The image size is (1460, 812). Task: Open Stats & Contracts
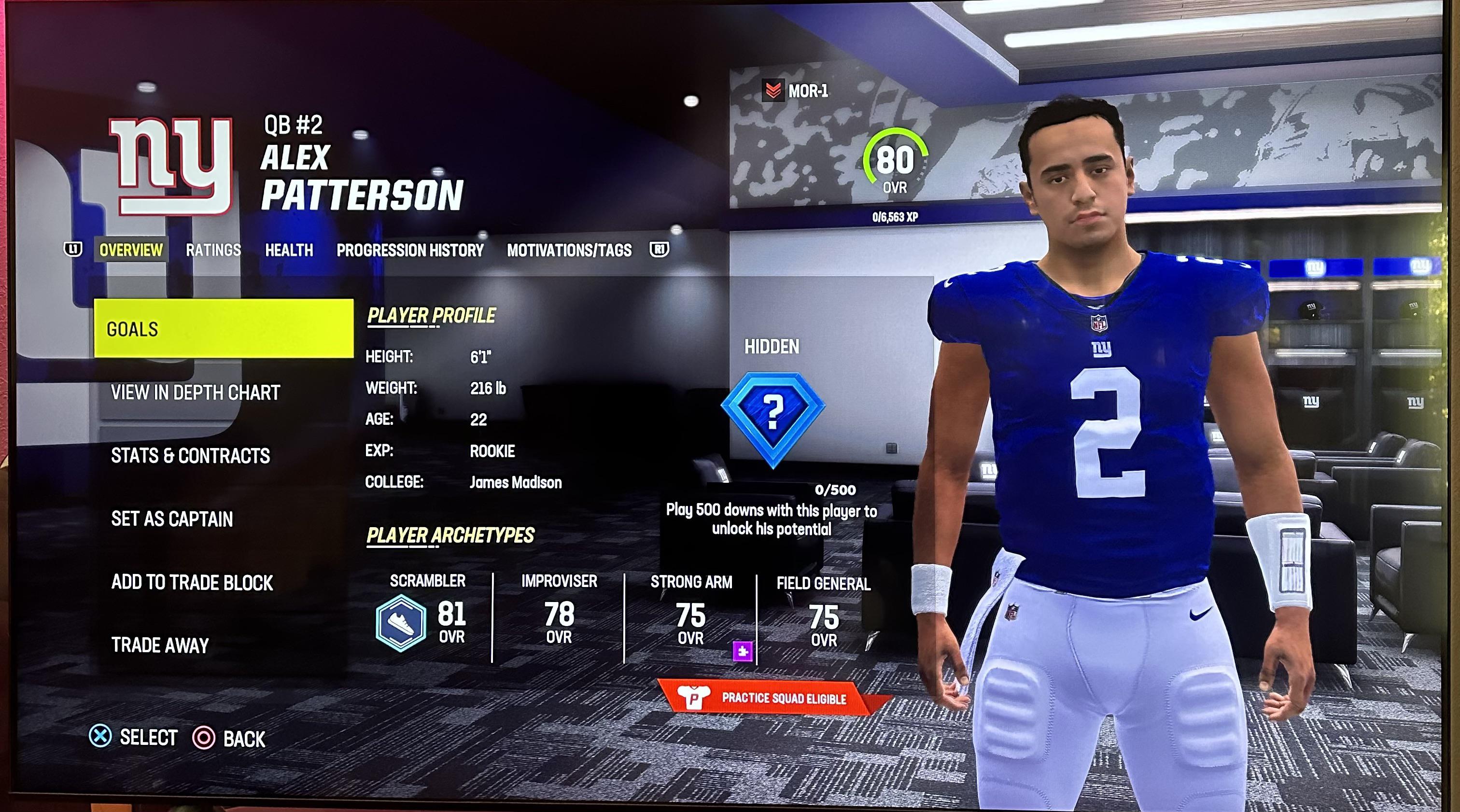click(x=192, y=455)
